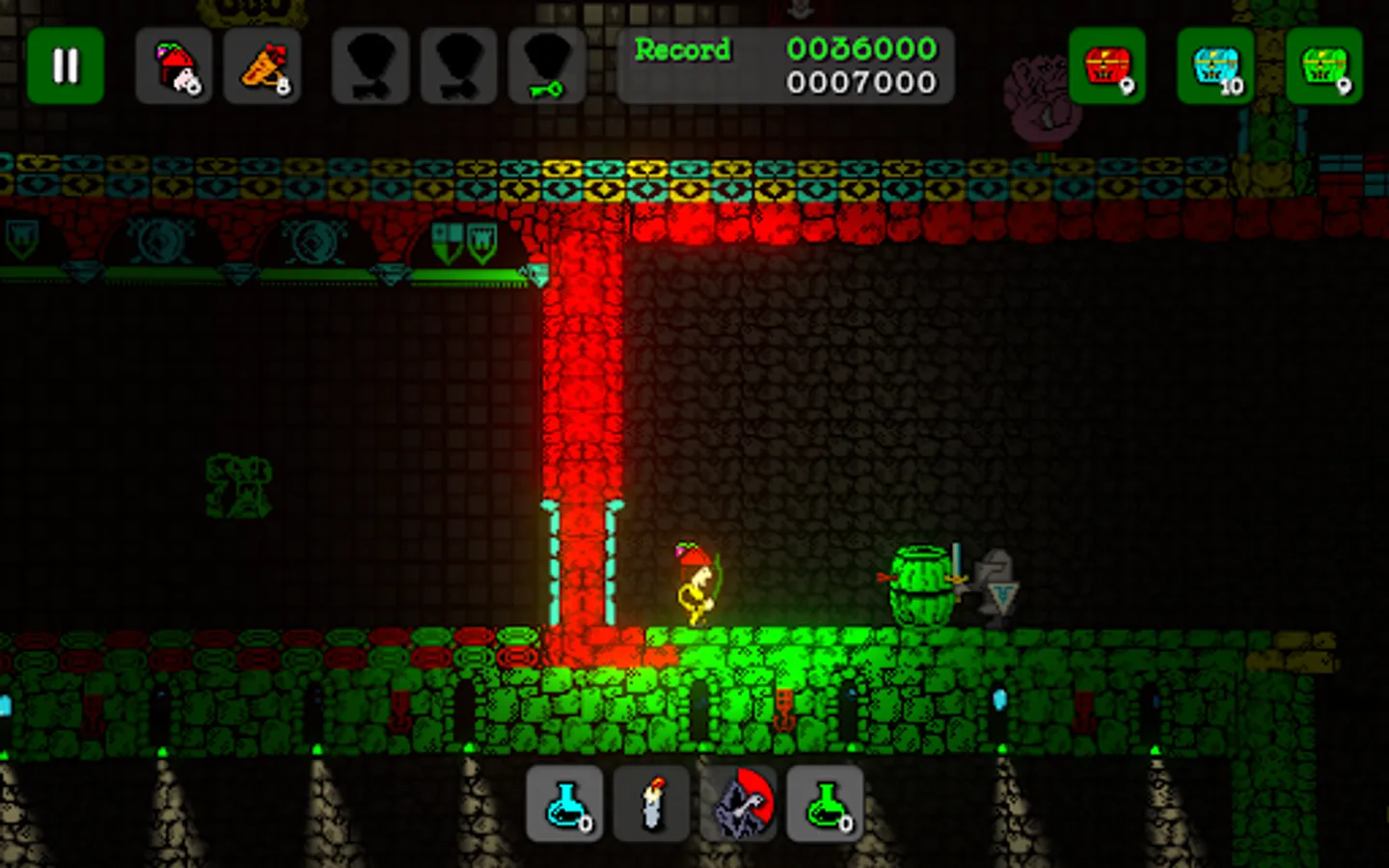Activate the bone rock ability on cooldown
The height and width of the screenshot is (868, 1389).
click(x=739, y=803)
